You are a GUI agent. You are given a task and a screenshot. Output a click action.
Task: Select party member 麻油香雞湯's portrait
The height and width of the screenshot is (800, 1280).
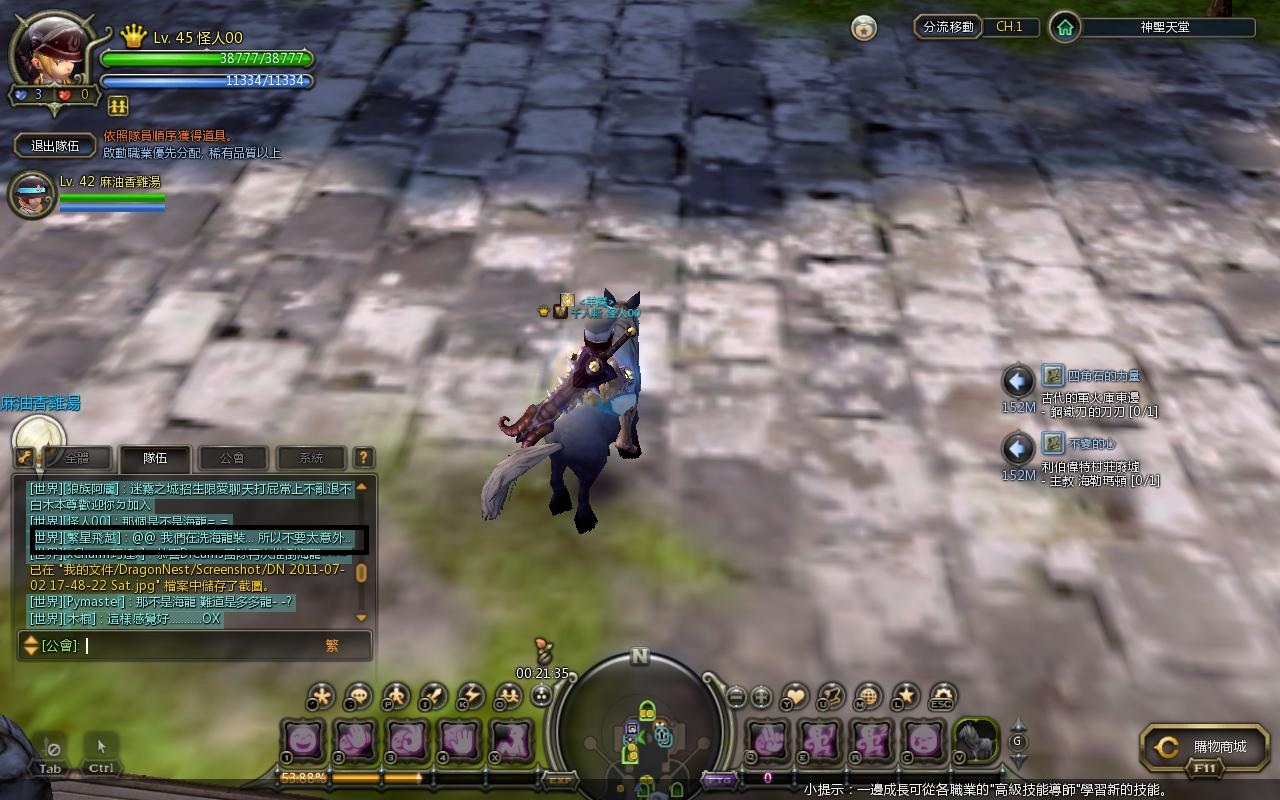pyautogui.click(x=32, y=195)
